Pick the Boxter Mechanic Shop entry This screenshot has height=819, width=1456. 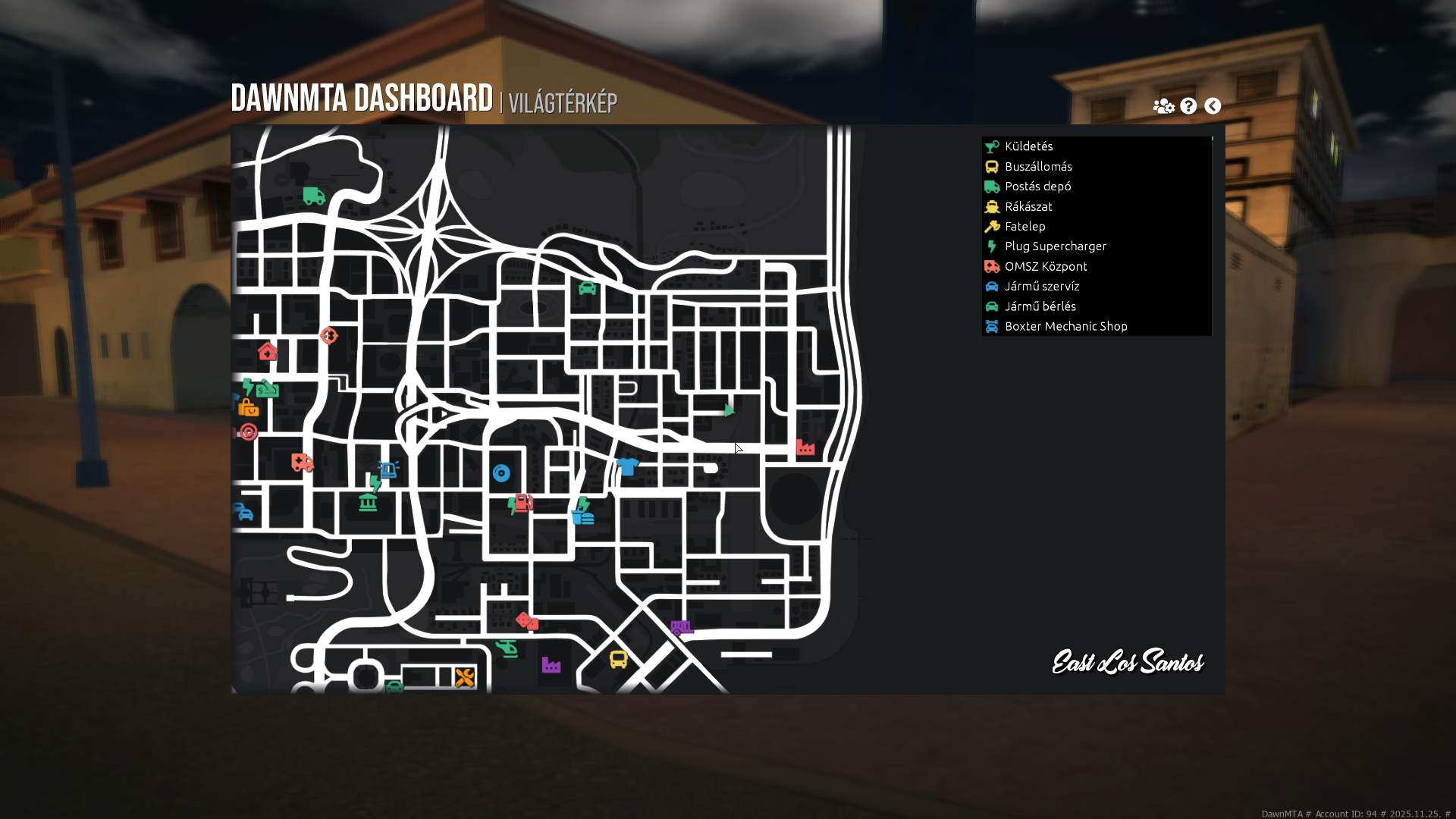click(1065, 326)
